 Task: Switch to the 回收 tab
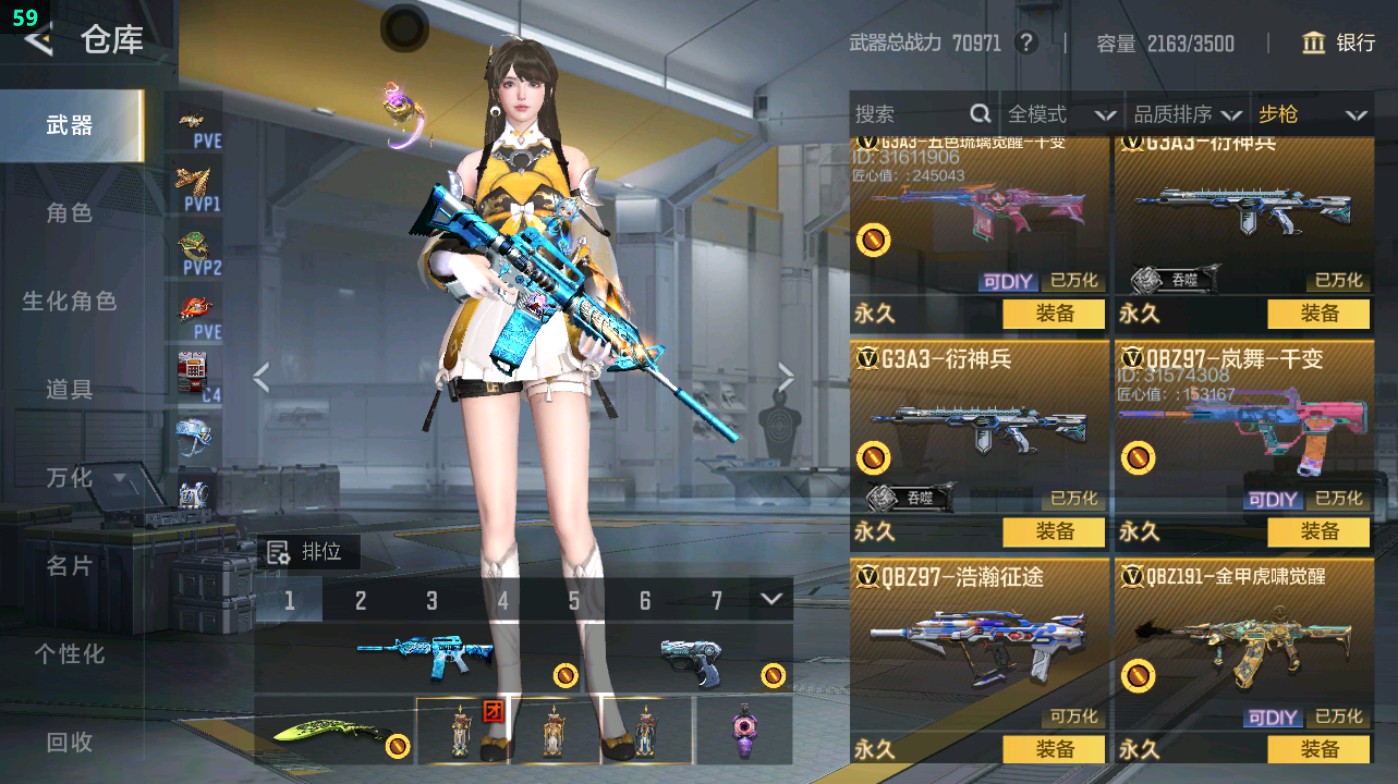[70, 742]
